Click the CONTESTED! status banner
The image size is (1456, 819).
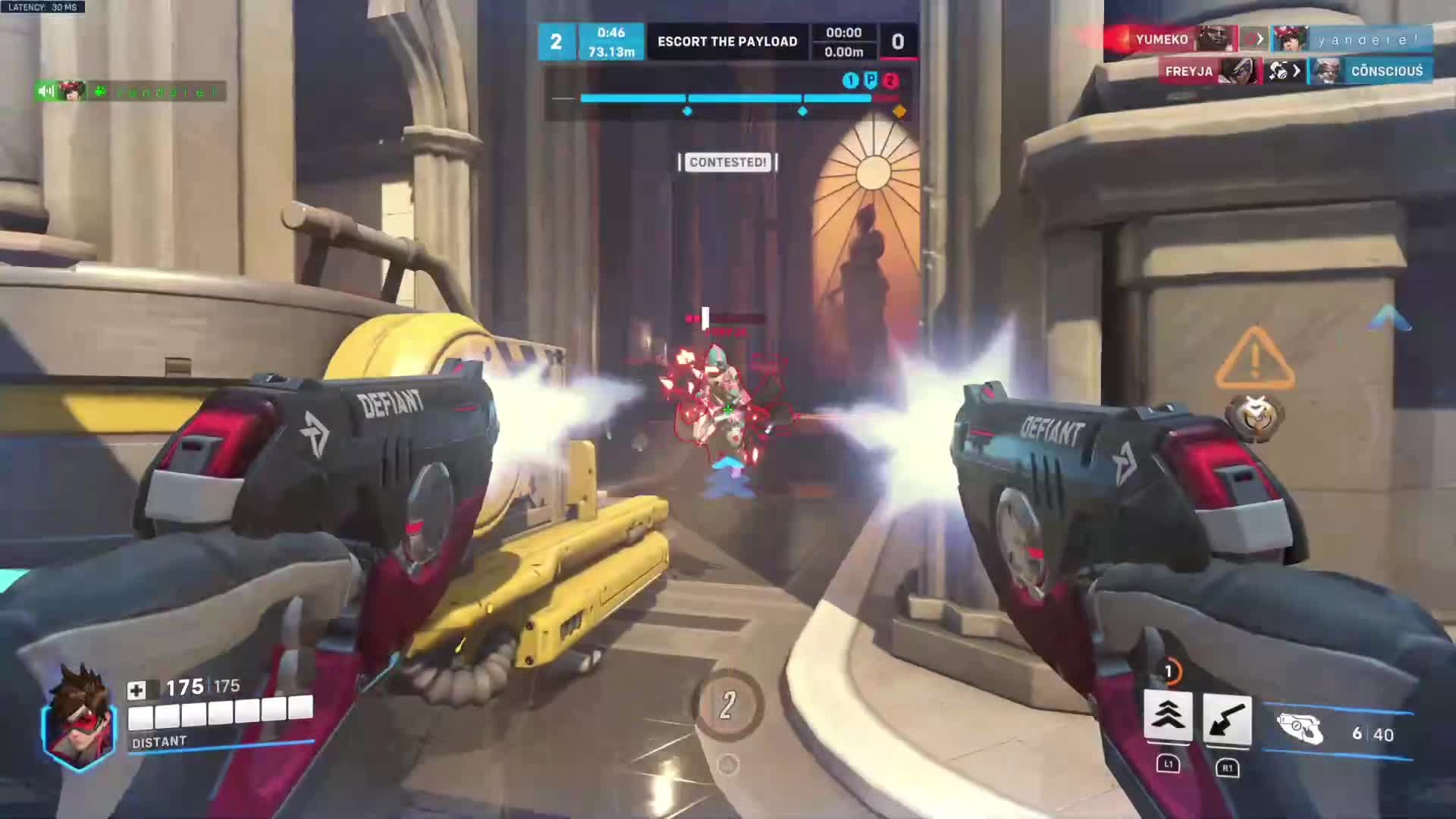pyautogui.click(x=728, y=162)
